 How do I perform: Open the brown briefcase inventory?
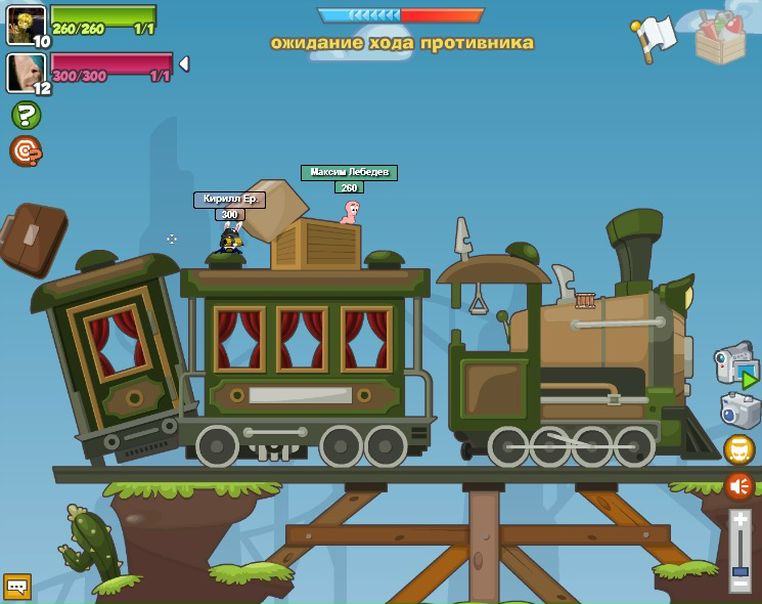click(32, 238)
